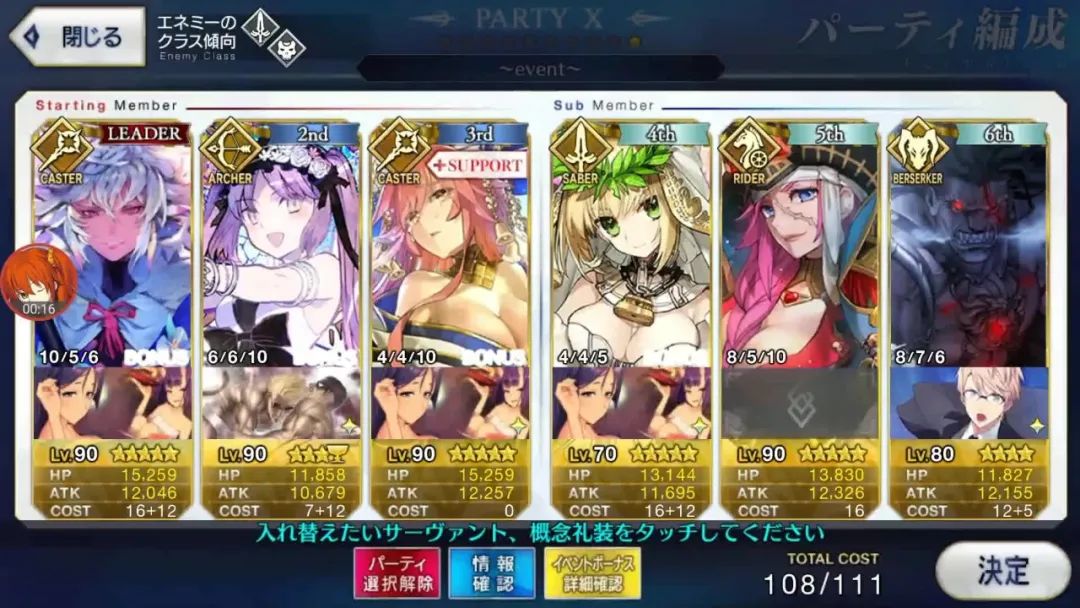Choose the 6th slot Berserker servant card
Image resolution: width=1080 pixels, height=608 pixels.
[x=968, y=250]
